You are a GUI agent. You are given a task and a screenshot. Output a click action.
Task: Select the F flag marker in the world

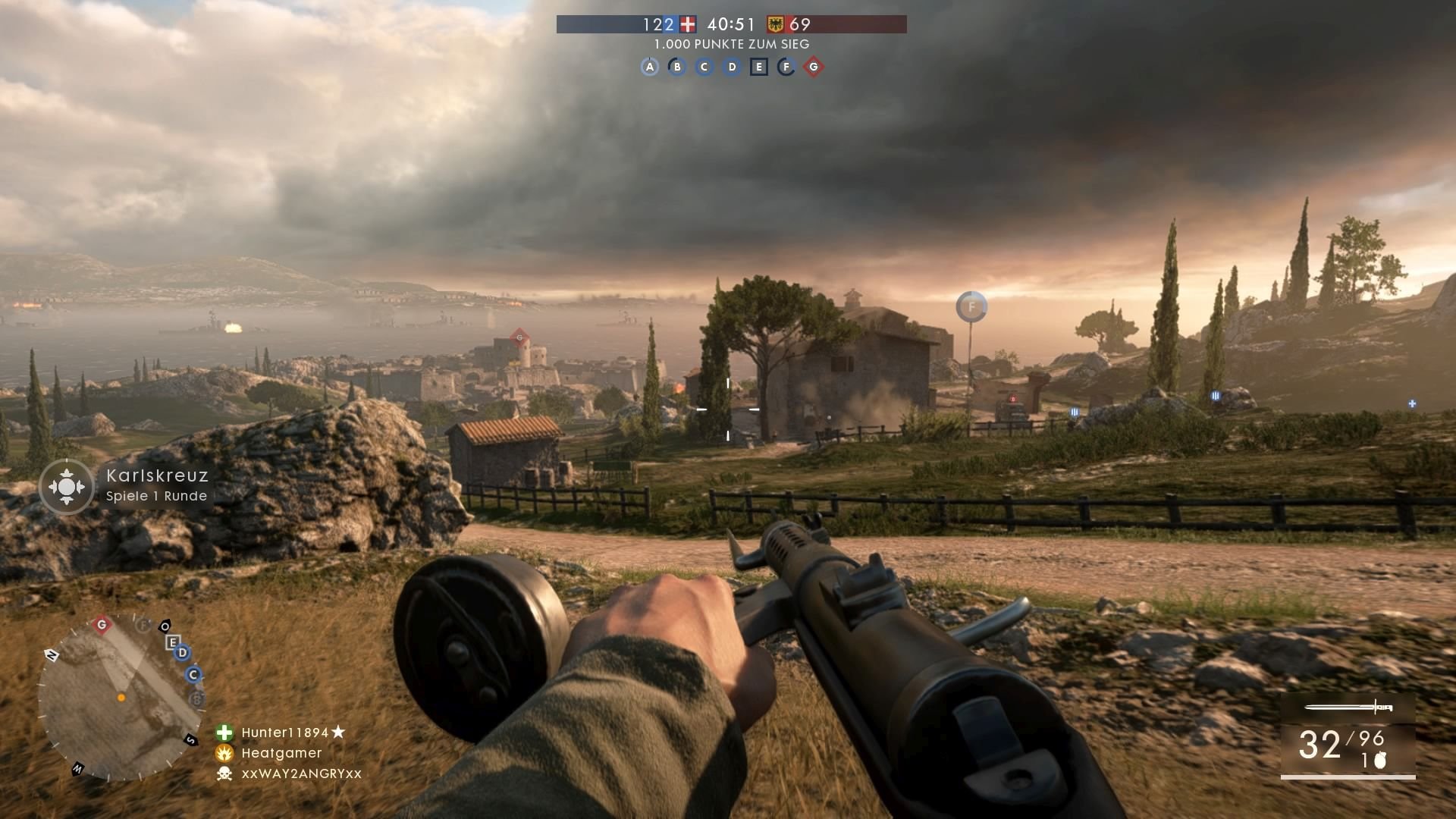click(971, 306)
